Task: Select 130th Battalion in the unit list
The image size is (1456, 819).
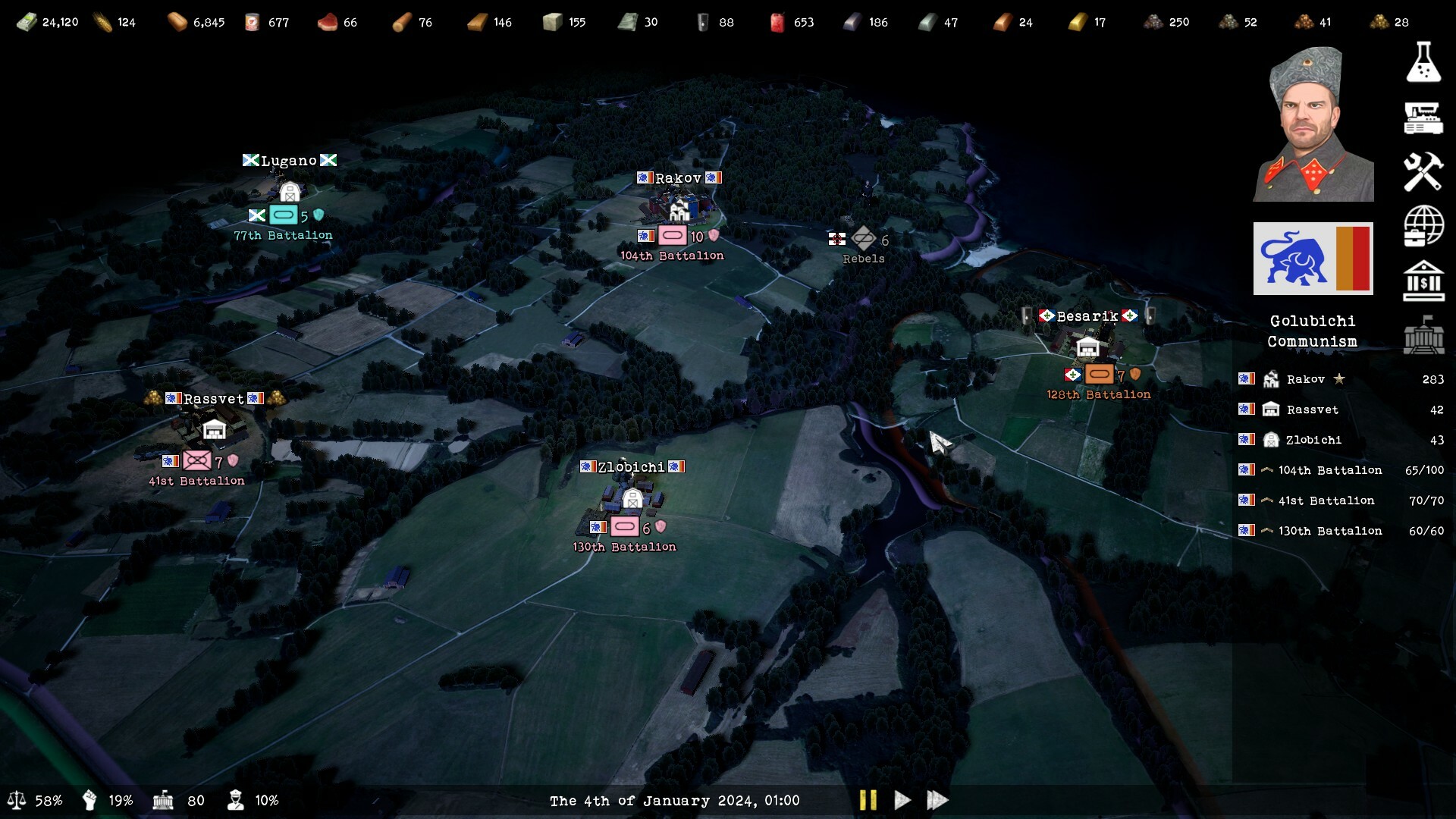Action: [x=1329, y=531]
